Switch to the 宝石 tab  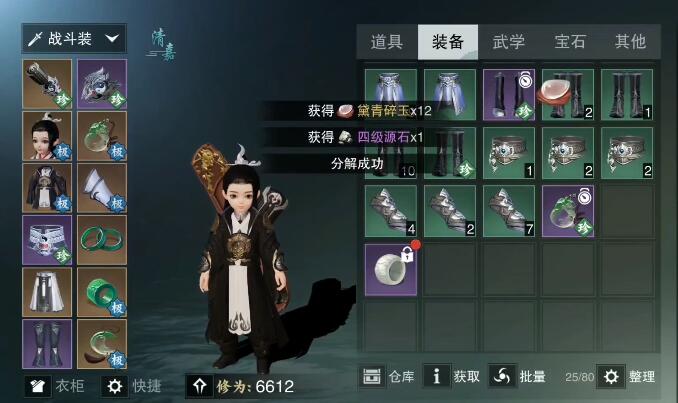570,42
